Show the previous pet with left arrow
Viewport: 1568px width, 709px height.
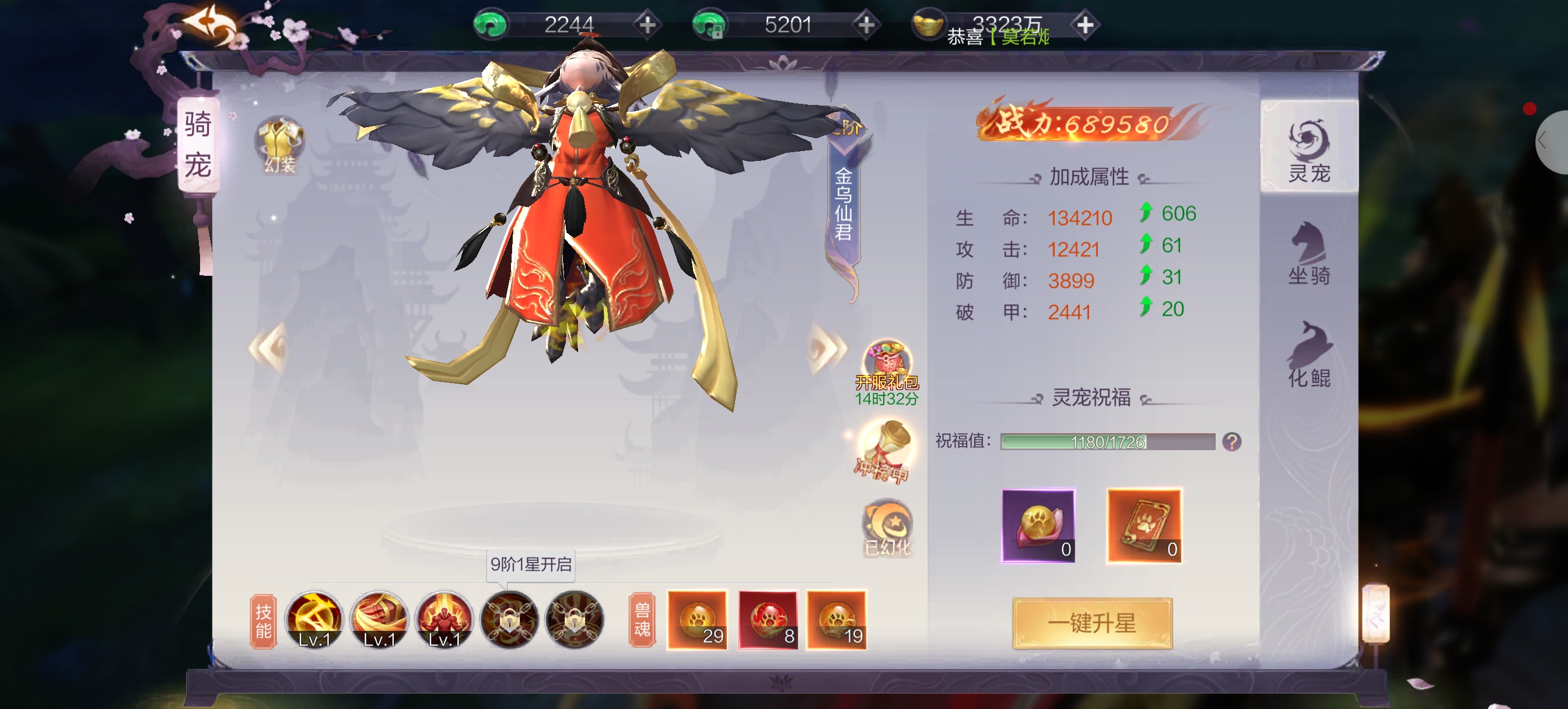pos(268,348)
